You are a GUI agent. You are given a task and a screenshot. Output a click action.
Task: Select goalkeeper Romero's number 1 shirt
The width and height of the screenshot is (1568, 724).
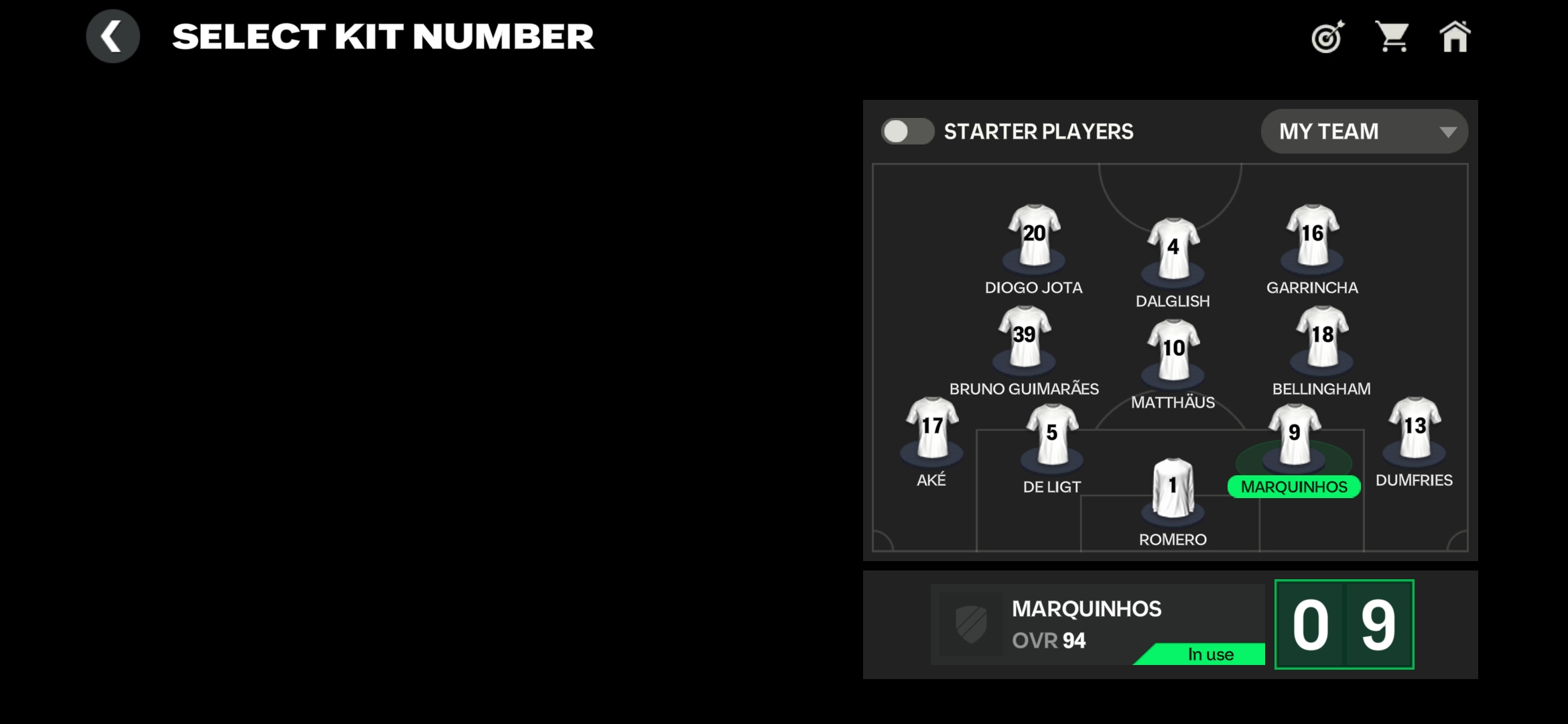click(x=1173, y=487)
